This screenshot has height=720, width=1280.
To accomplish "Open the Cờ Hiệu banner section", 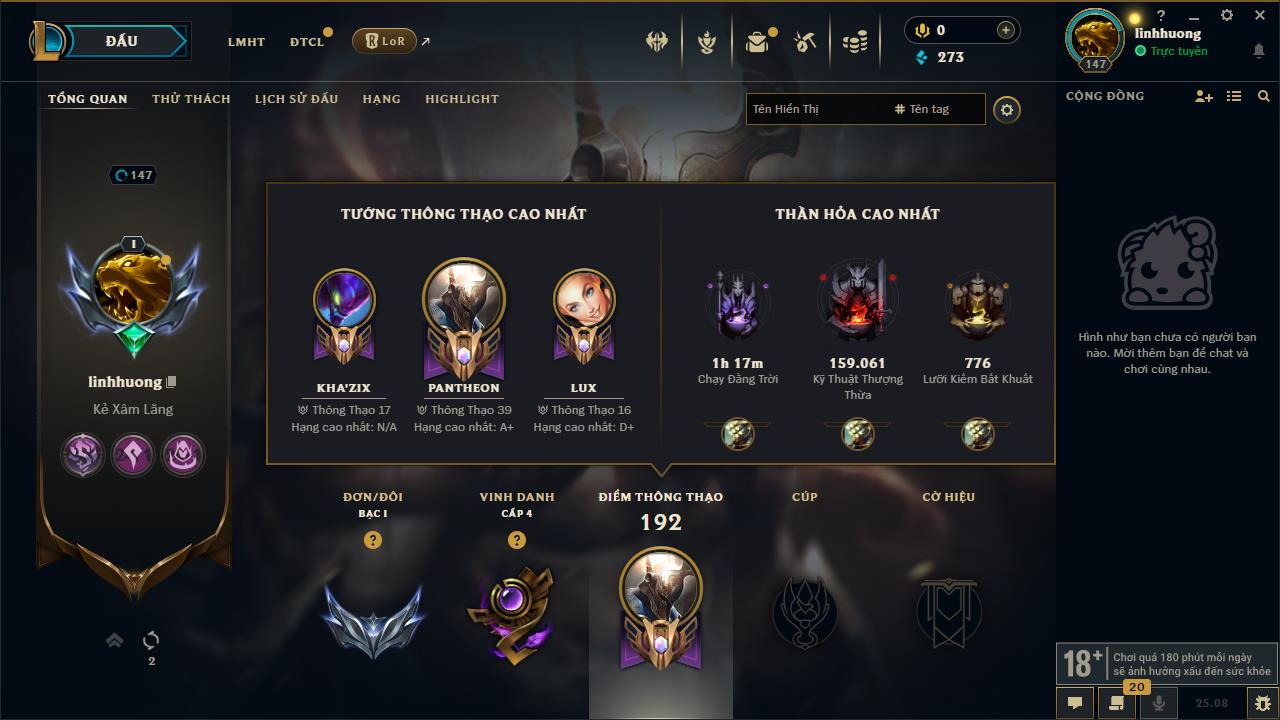I will pyautogui.click(x=948, y=610).
